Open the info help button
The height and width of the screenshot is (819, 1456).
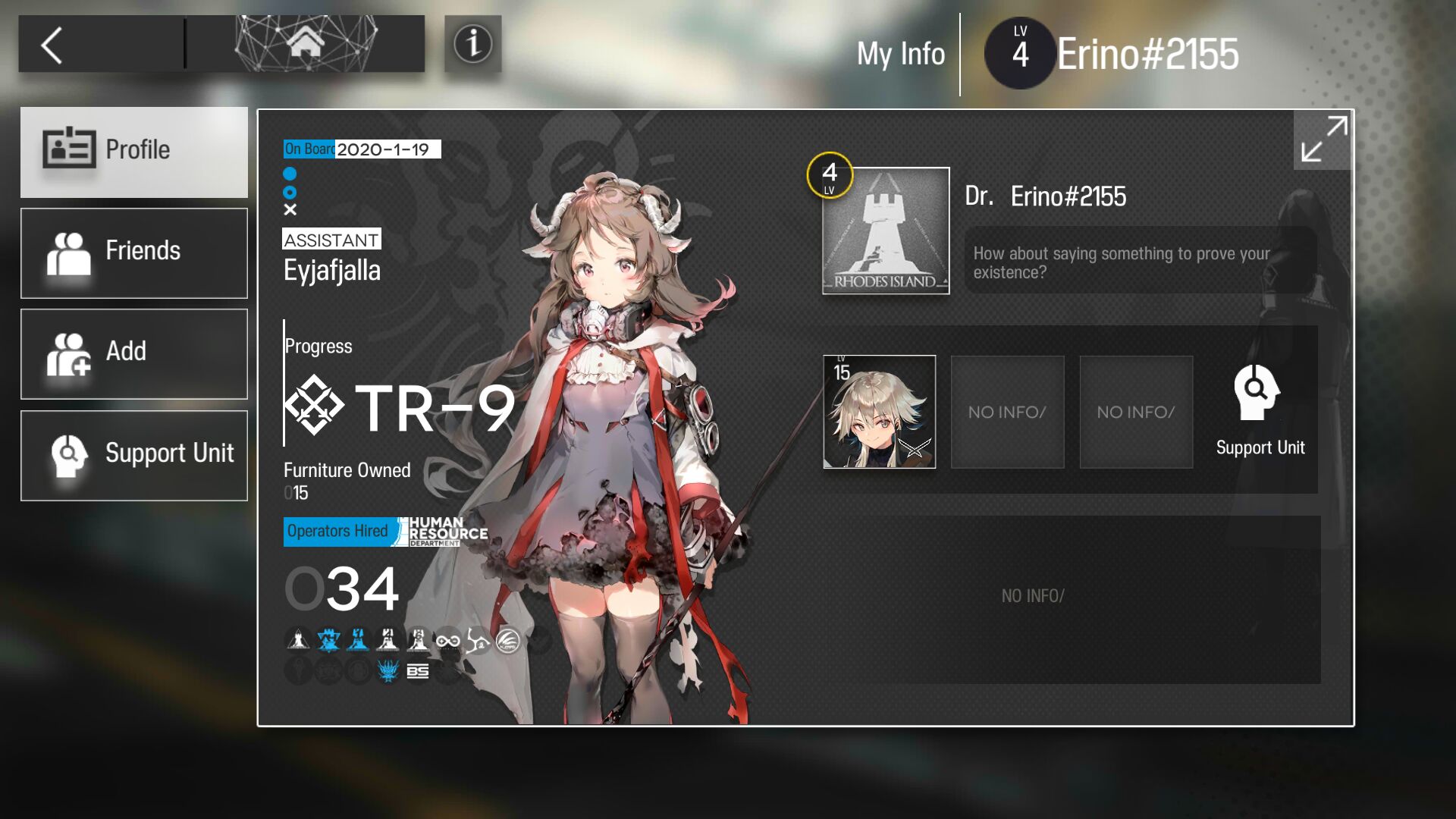472,44
